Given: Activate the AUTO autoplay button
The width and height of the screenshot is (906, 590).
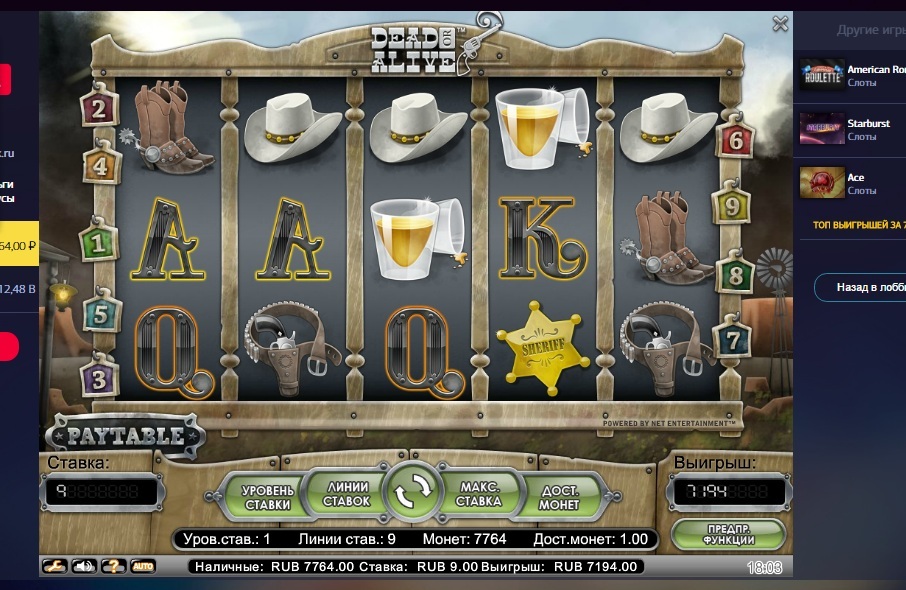Looking at the screenshot, I should (143, 567).
